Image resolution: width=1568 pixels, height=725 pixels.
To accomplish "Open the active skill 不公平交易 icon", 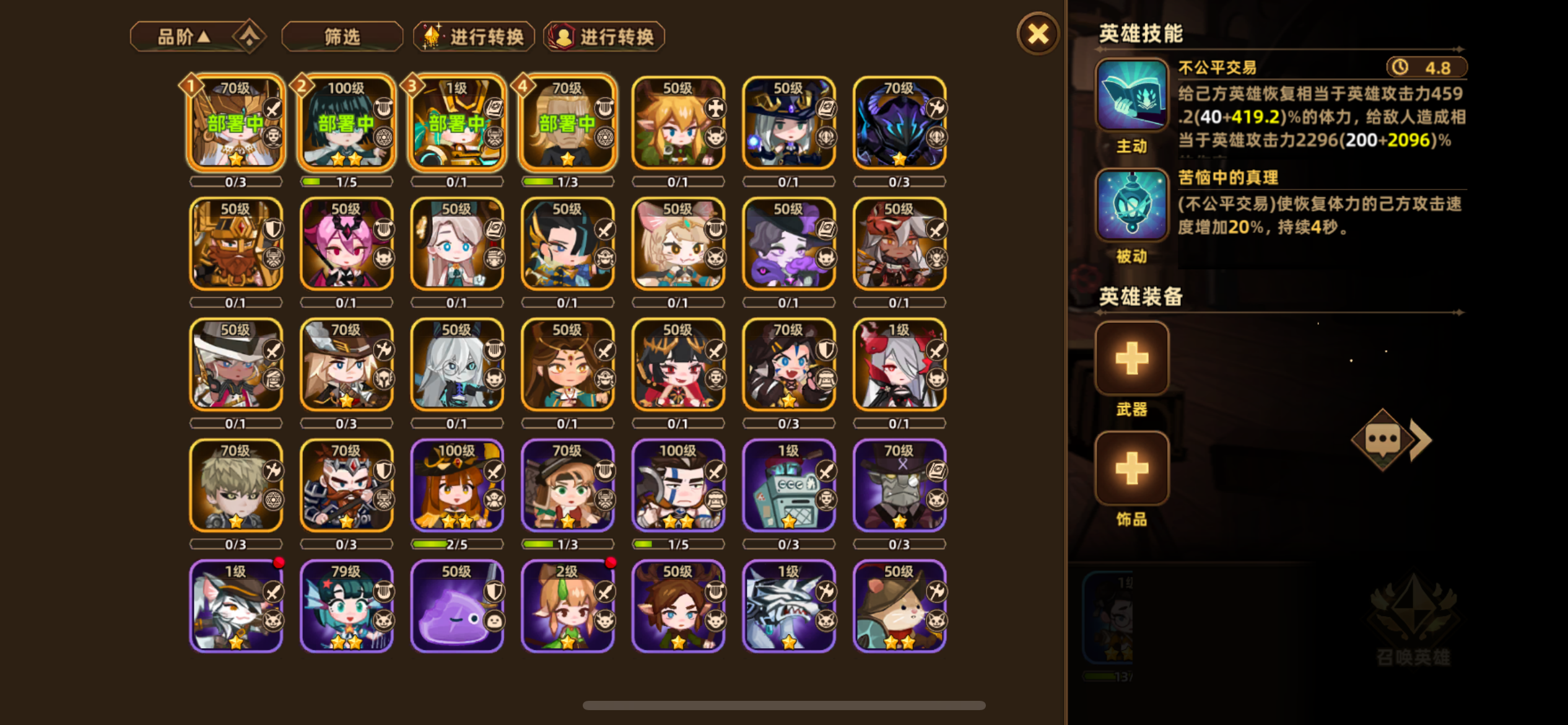I will (1131, 98).
